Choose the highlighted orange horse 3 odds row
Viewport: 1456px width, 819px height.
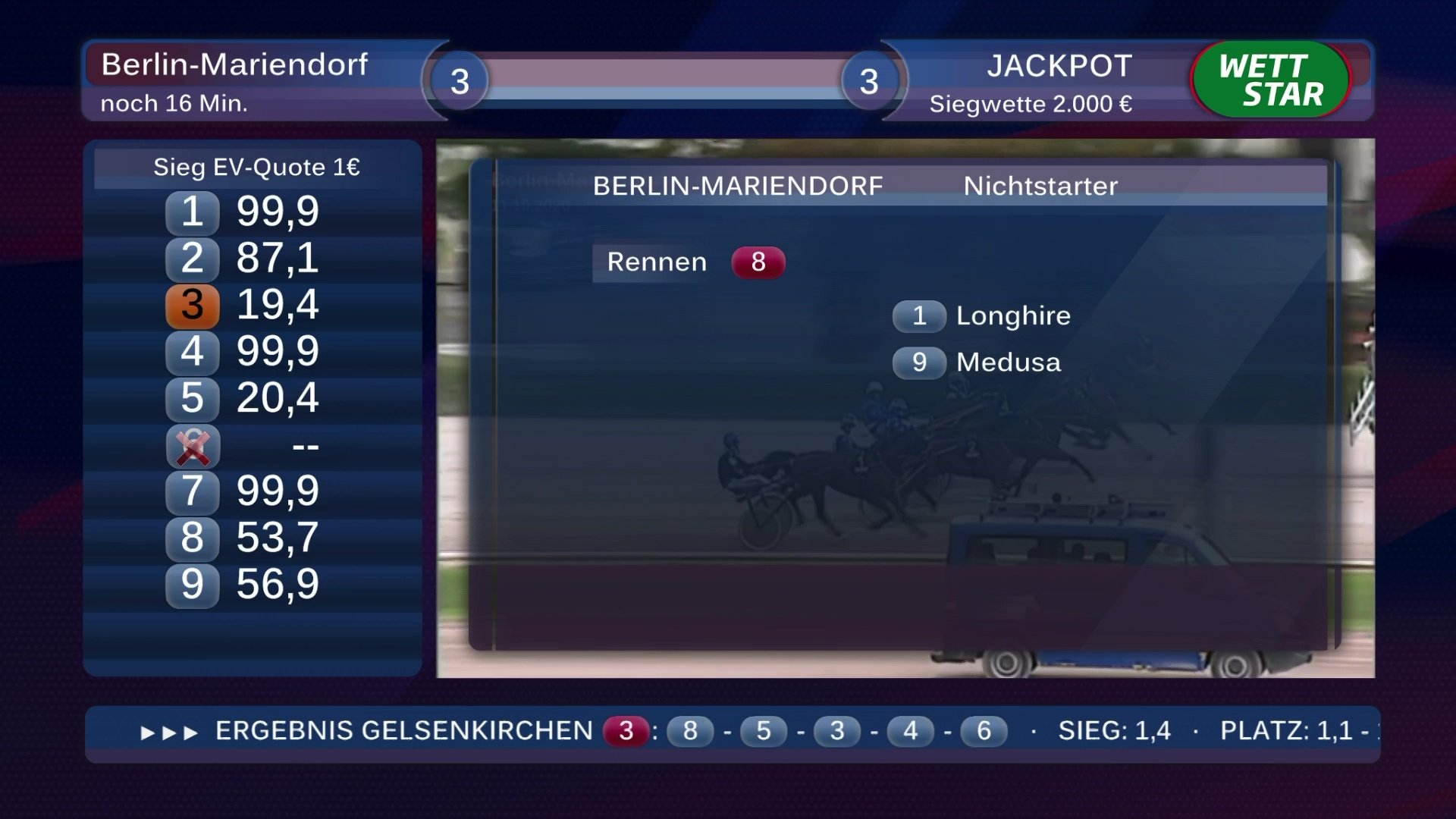243,305
